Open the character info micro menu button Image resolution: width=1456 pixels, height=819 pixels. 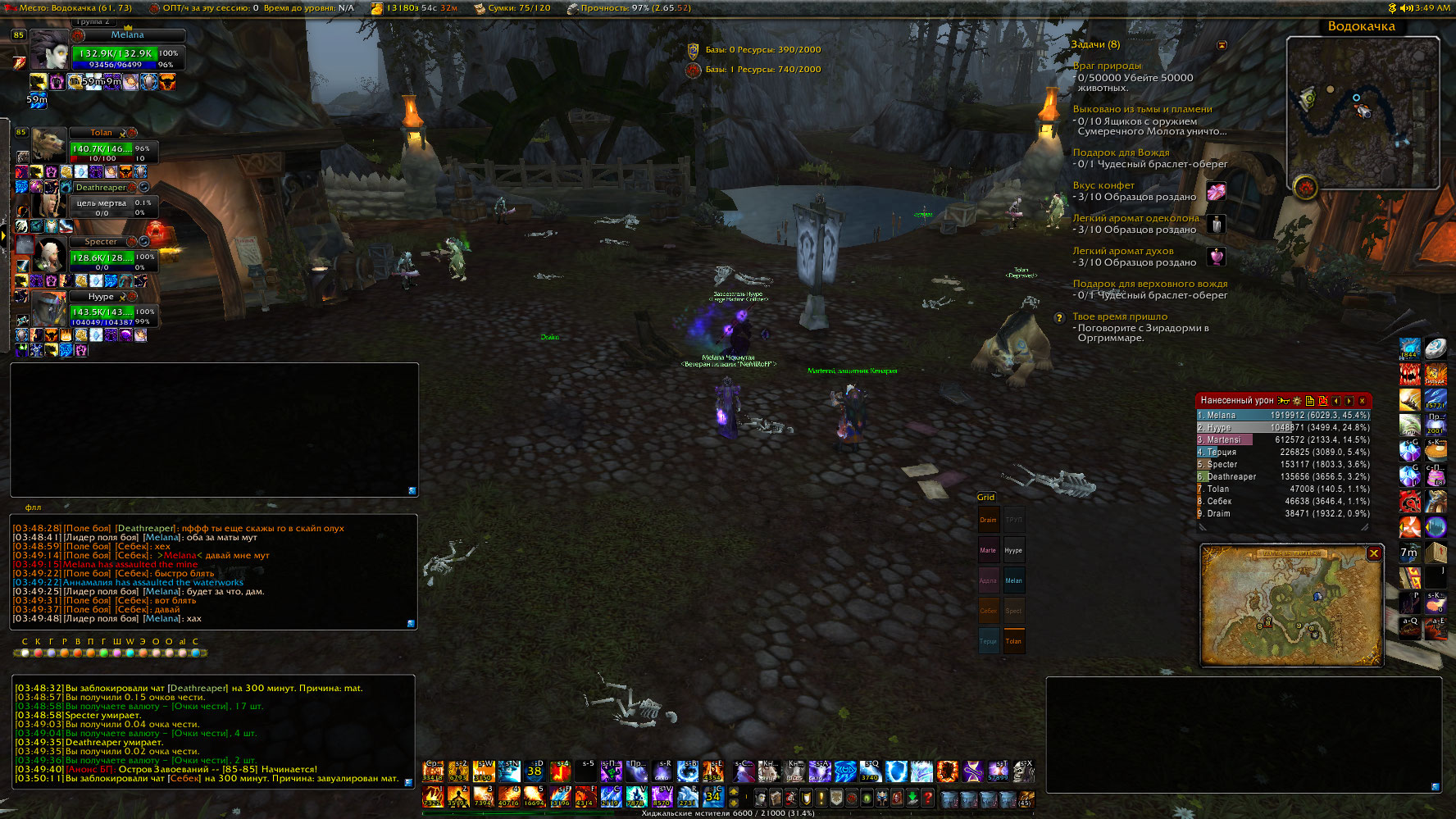tap(762, 797)
